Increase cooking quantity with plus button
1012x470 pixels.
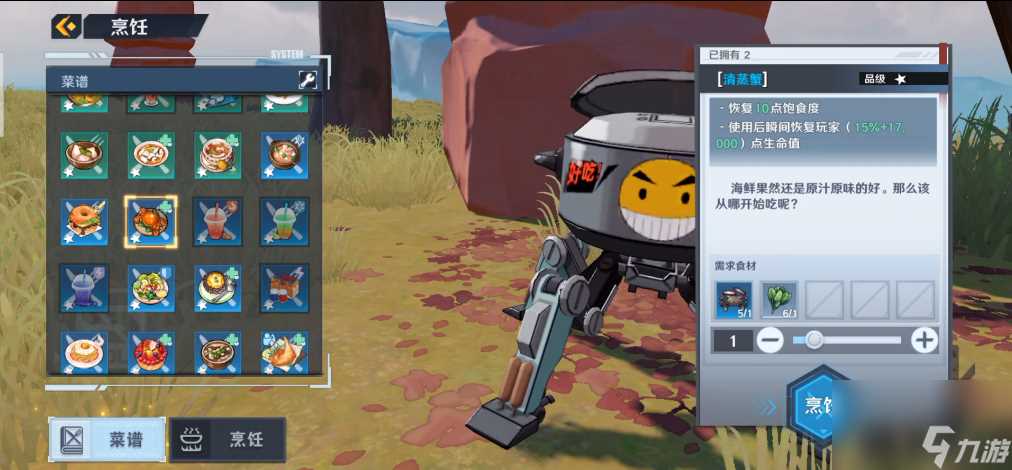tap(925, 340)
